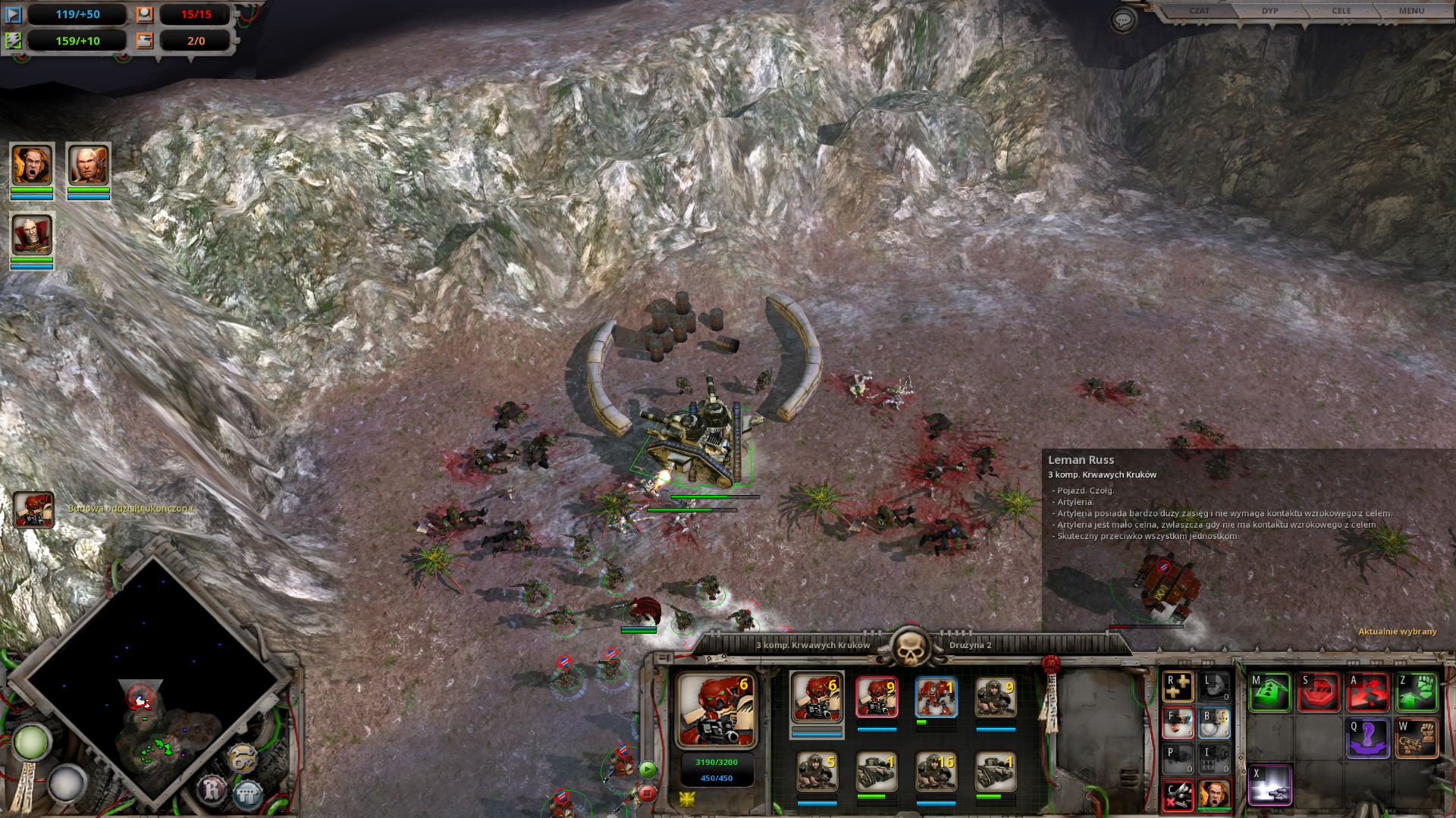1456x818 pixels.
Task: Select the shouting hero portrait at top-left
Action: coord(32,165)
